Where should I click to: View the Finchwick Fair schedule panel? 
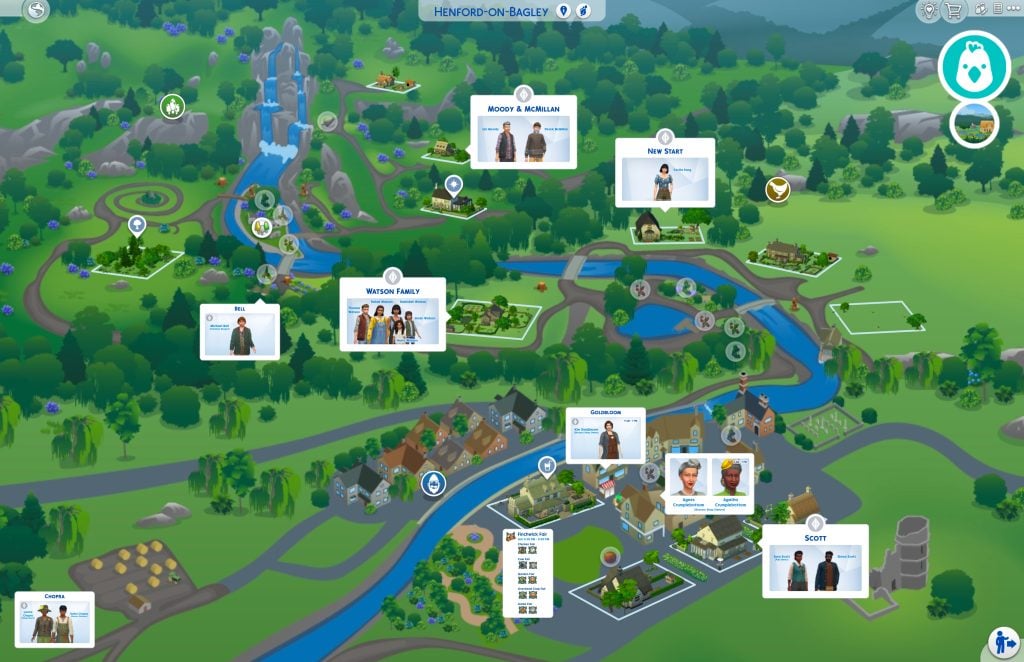527,572
